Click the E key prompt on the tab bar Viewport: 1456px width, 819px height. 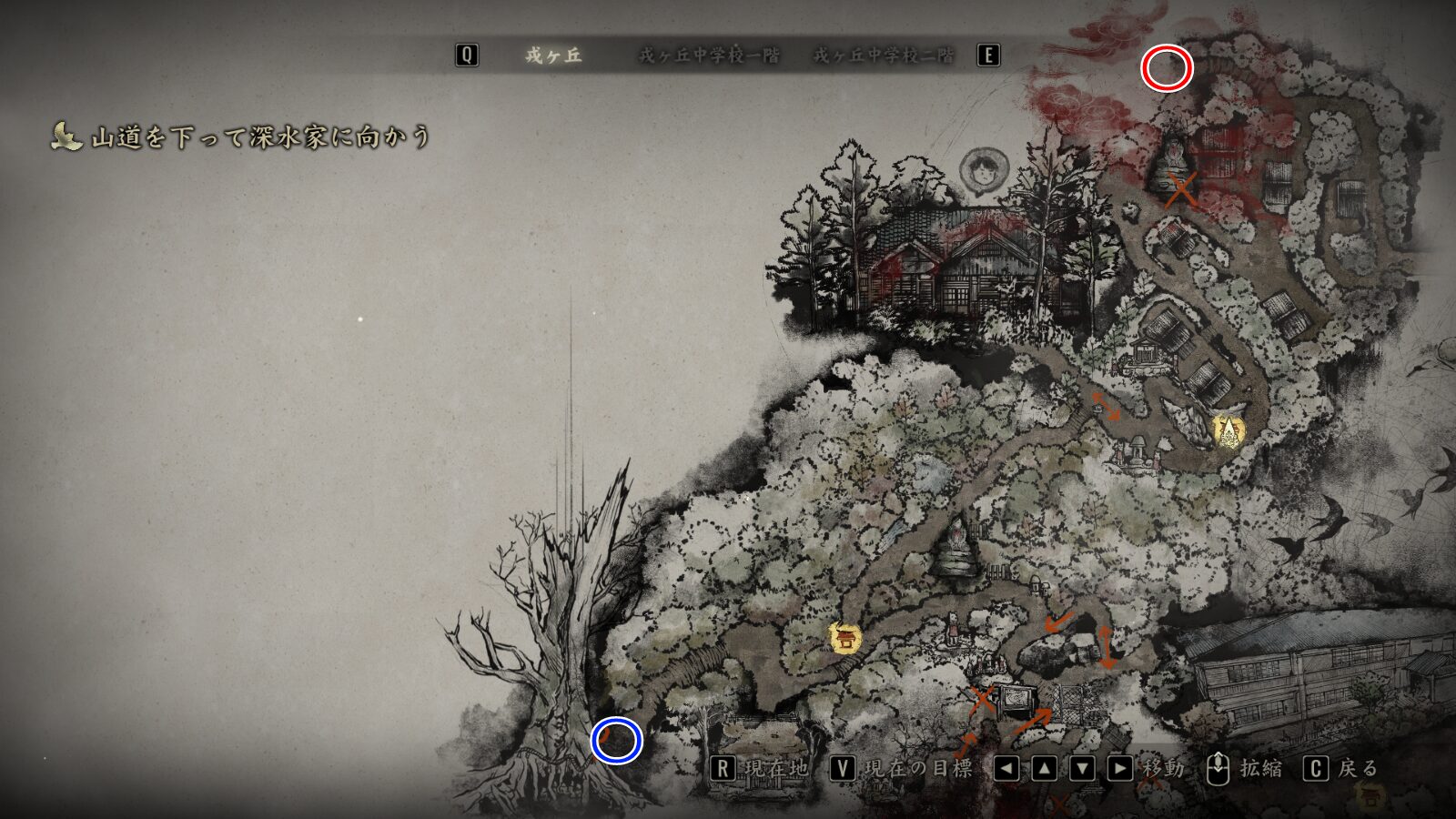986,55
